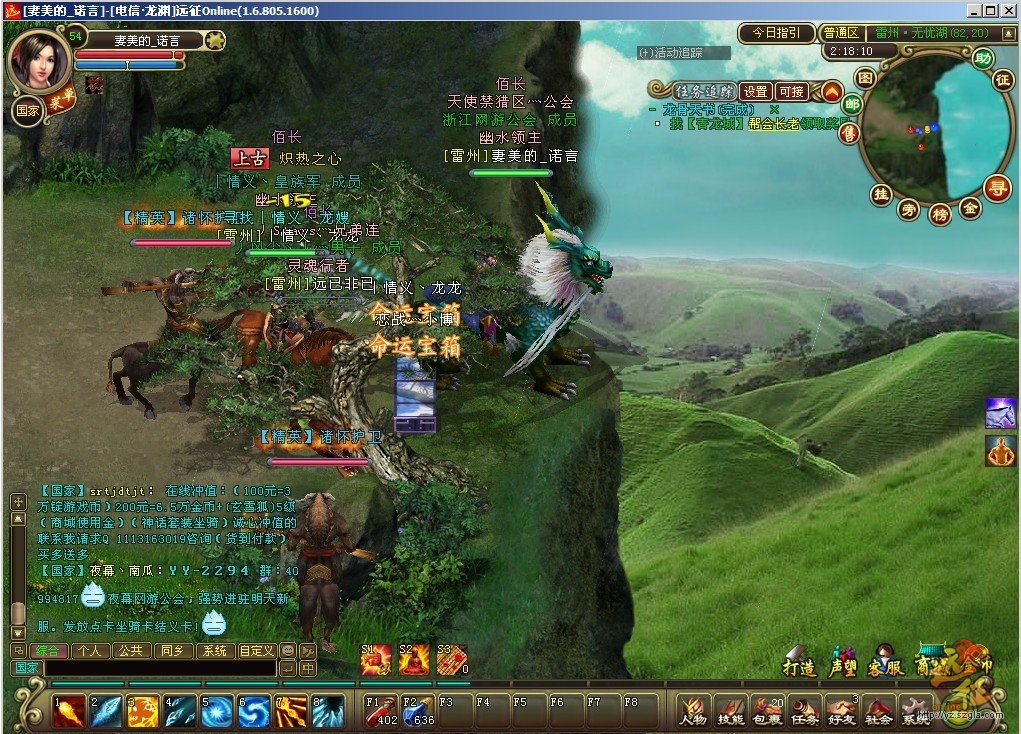
Task: Click the 设置 button in quest tracker
Action: 755,91
